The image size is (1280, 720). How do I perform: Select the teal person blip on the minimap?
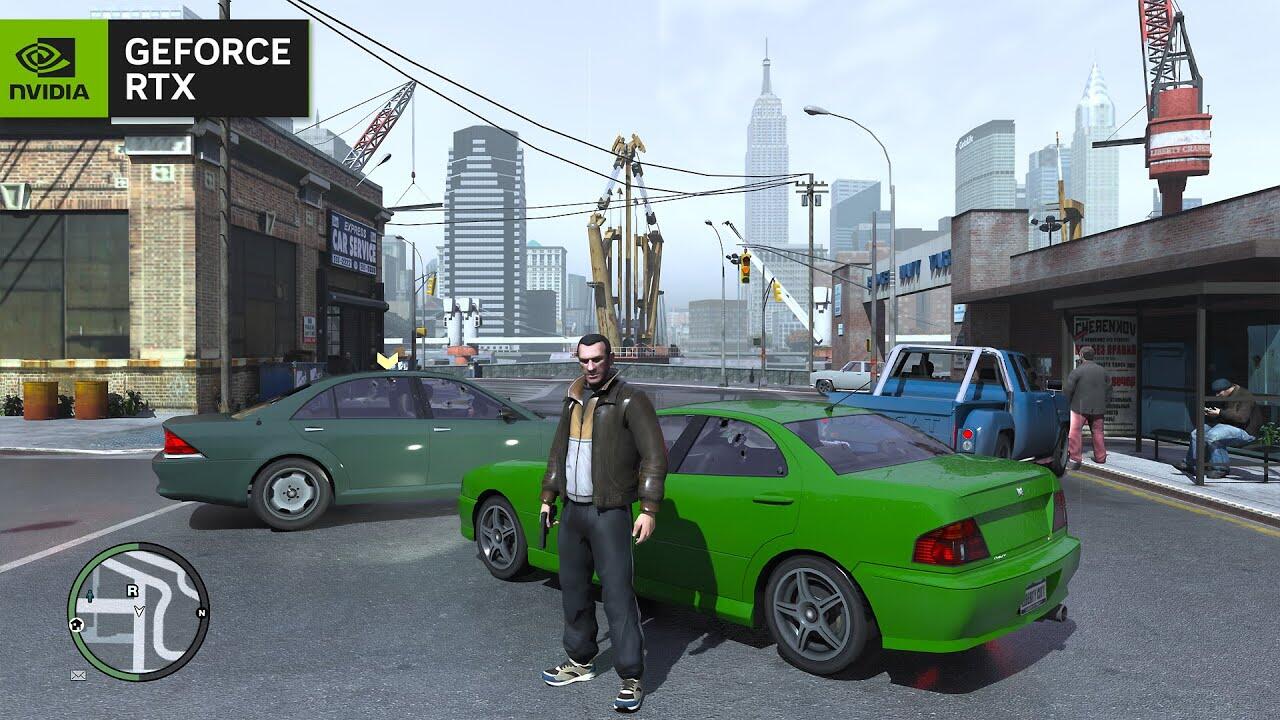coord(90,596)
